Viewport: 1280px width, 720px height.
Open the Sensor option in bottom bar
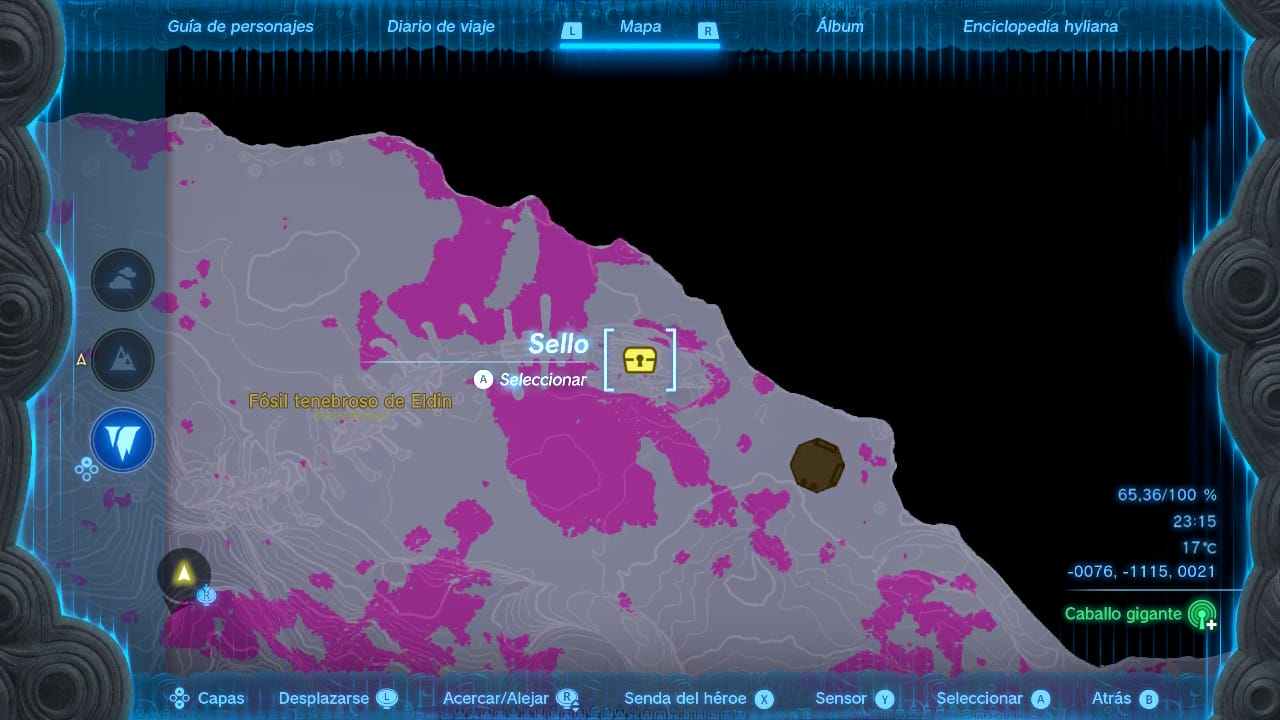[854, 699]
